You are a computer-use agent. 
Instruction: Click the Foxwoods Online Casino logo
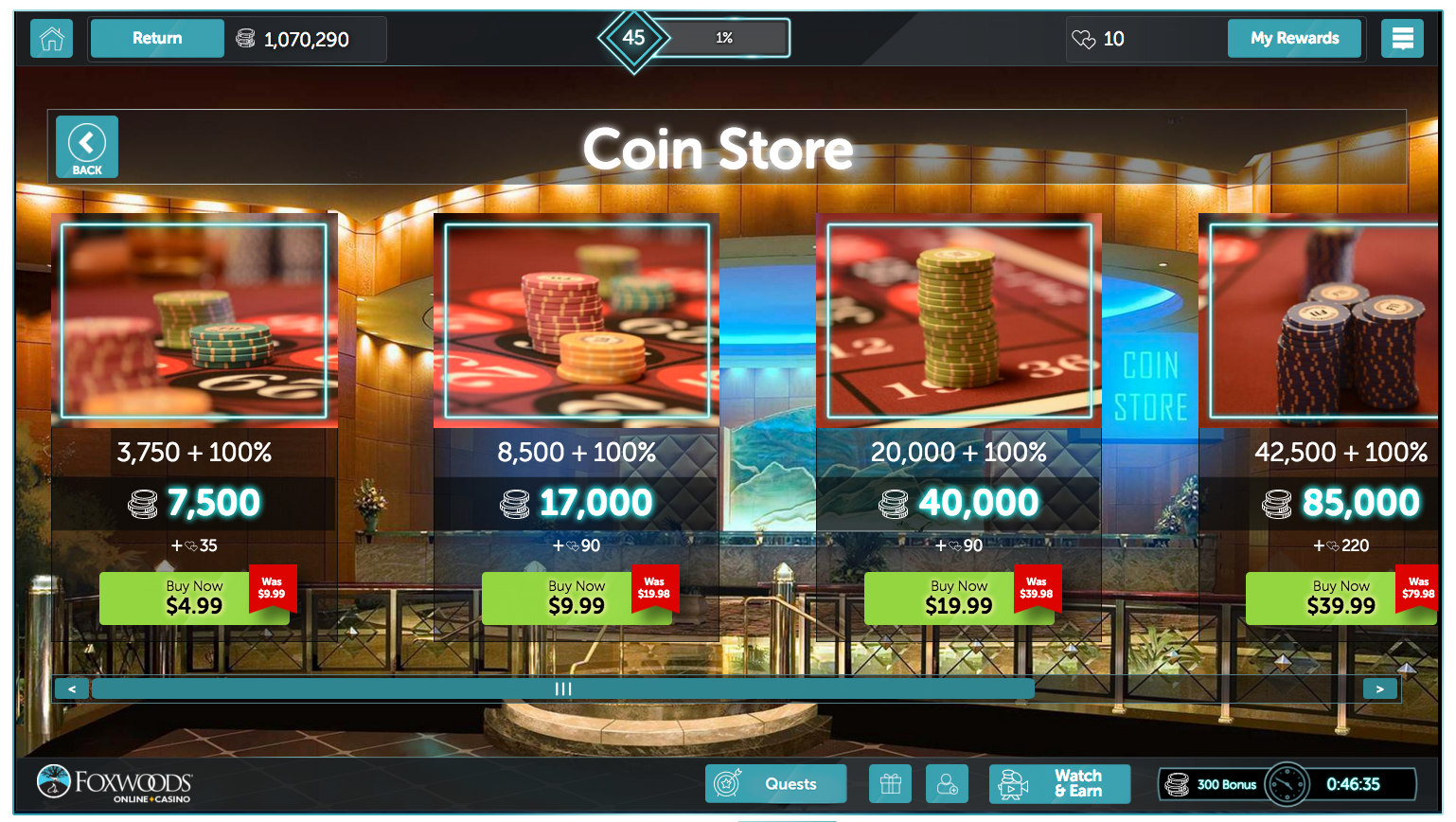115,783
